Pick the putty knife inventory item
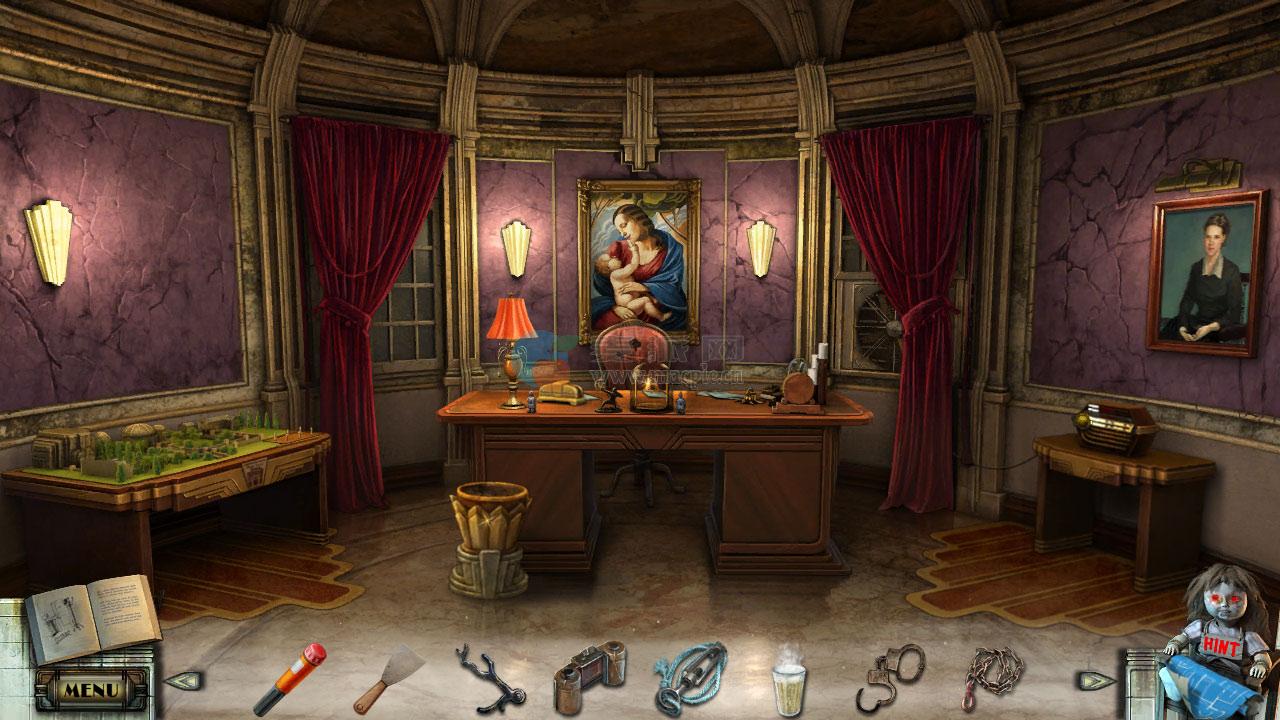 [x=389, y=678]
